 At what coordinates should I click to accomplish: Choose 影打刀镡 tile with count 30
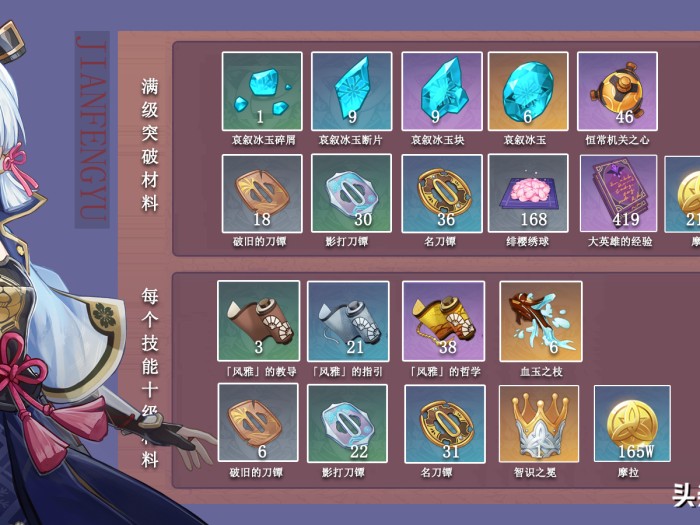(351, 193)
